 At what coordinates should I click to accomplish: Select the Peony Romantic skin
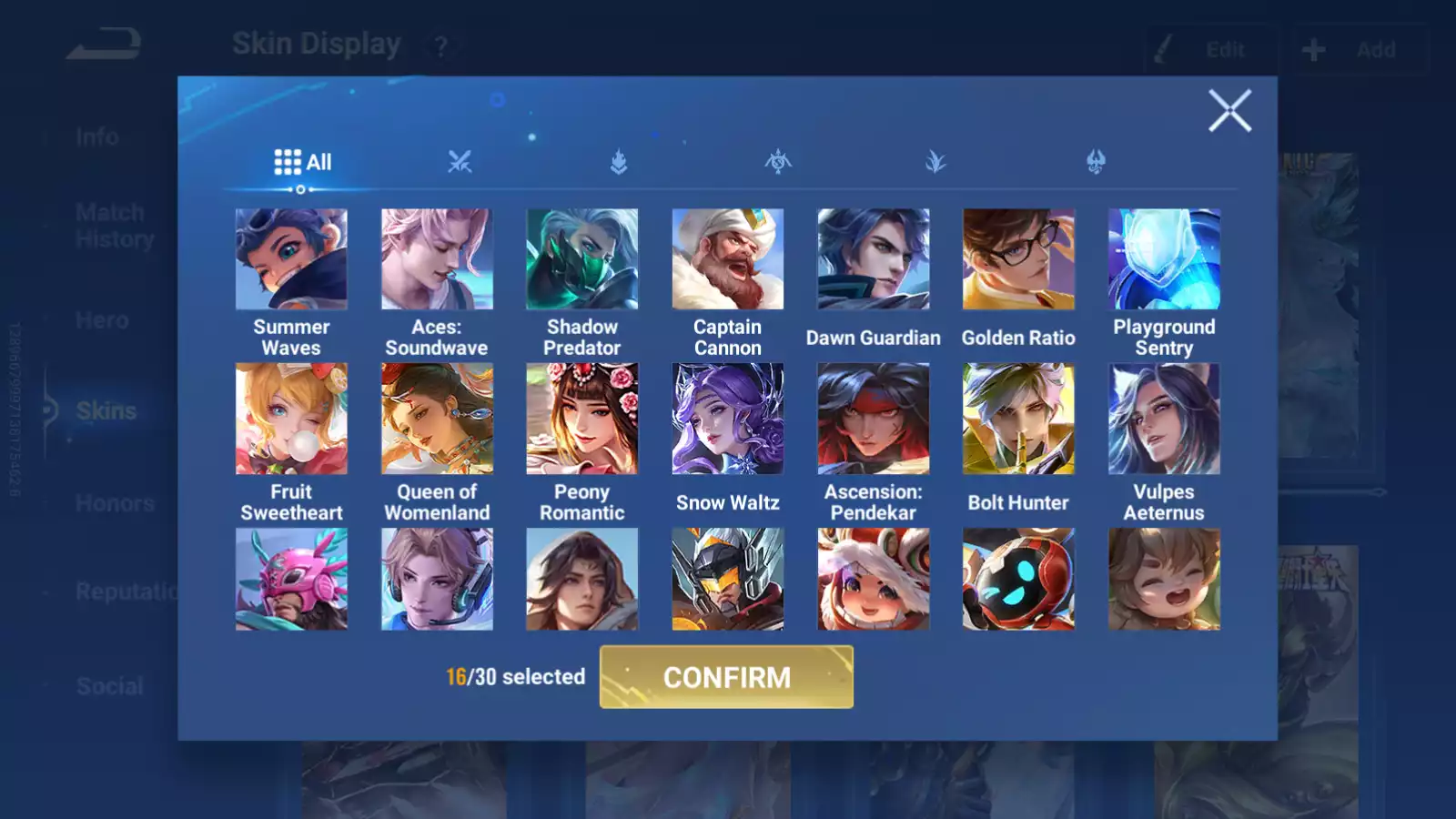click(582, 419)
